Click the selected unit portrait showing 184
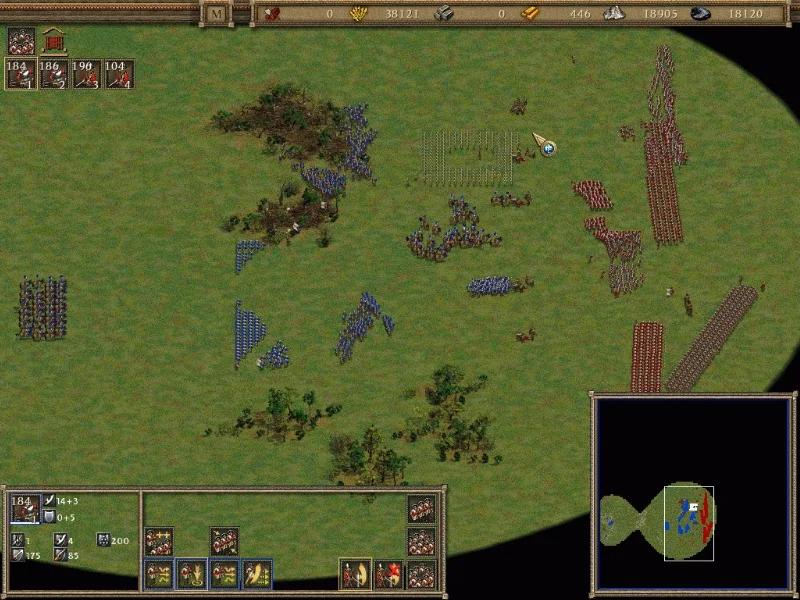The height and width of the screenshot is (600, 800). point(24,509)
